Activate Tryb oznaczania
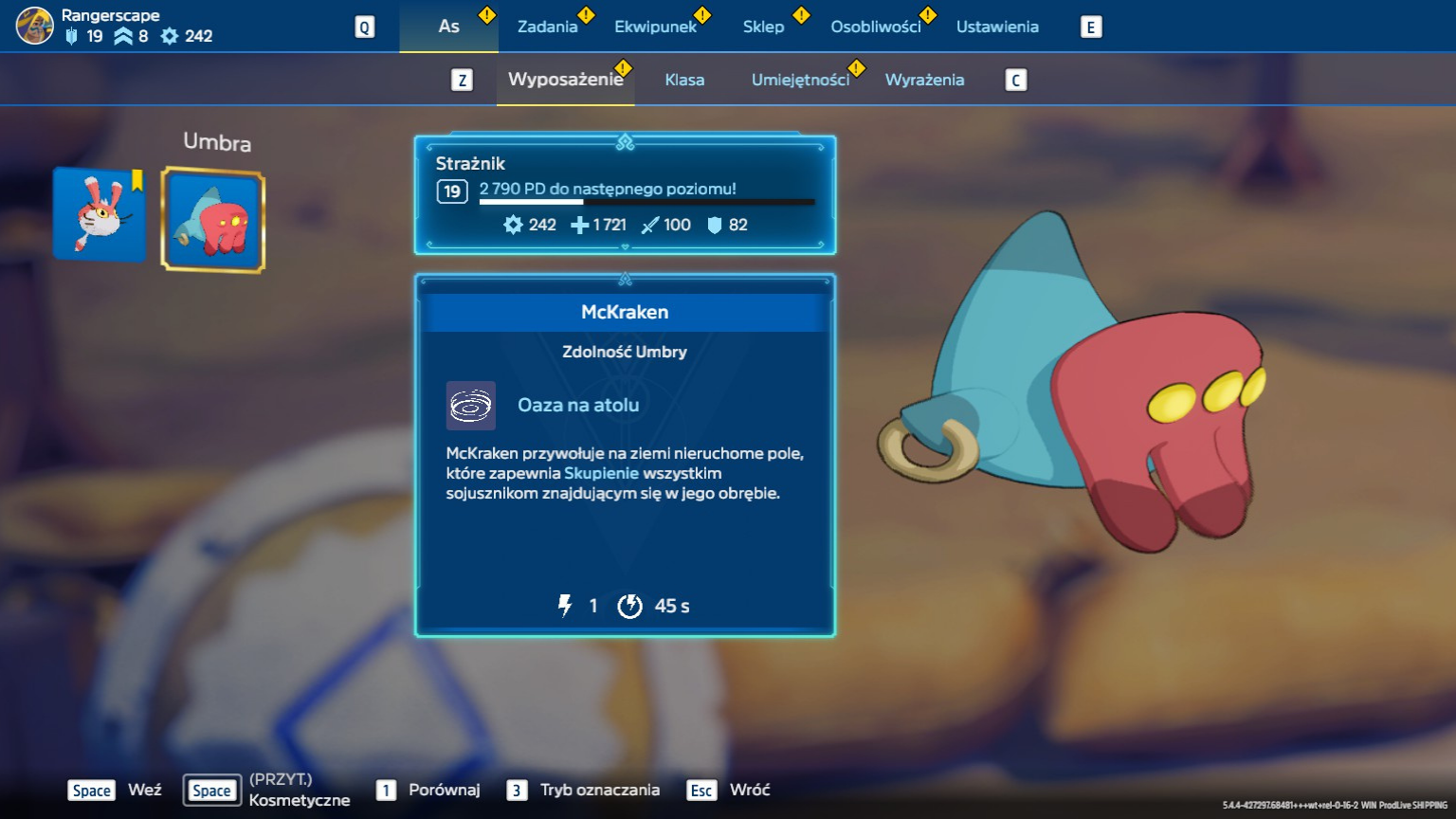The image size is (1456, 819). pos(599,790)
